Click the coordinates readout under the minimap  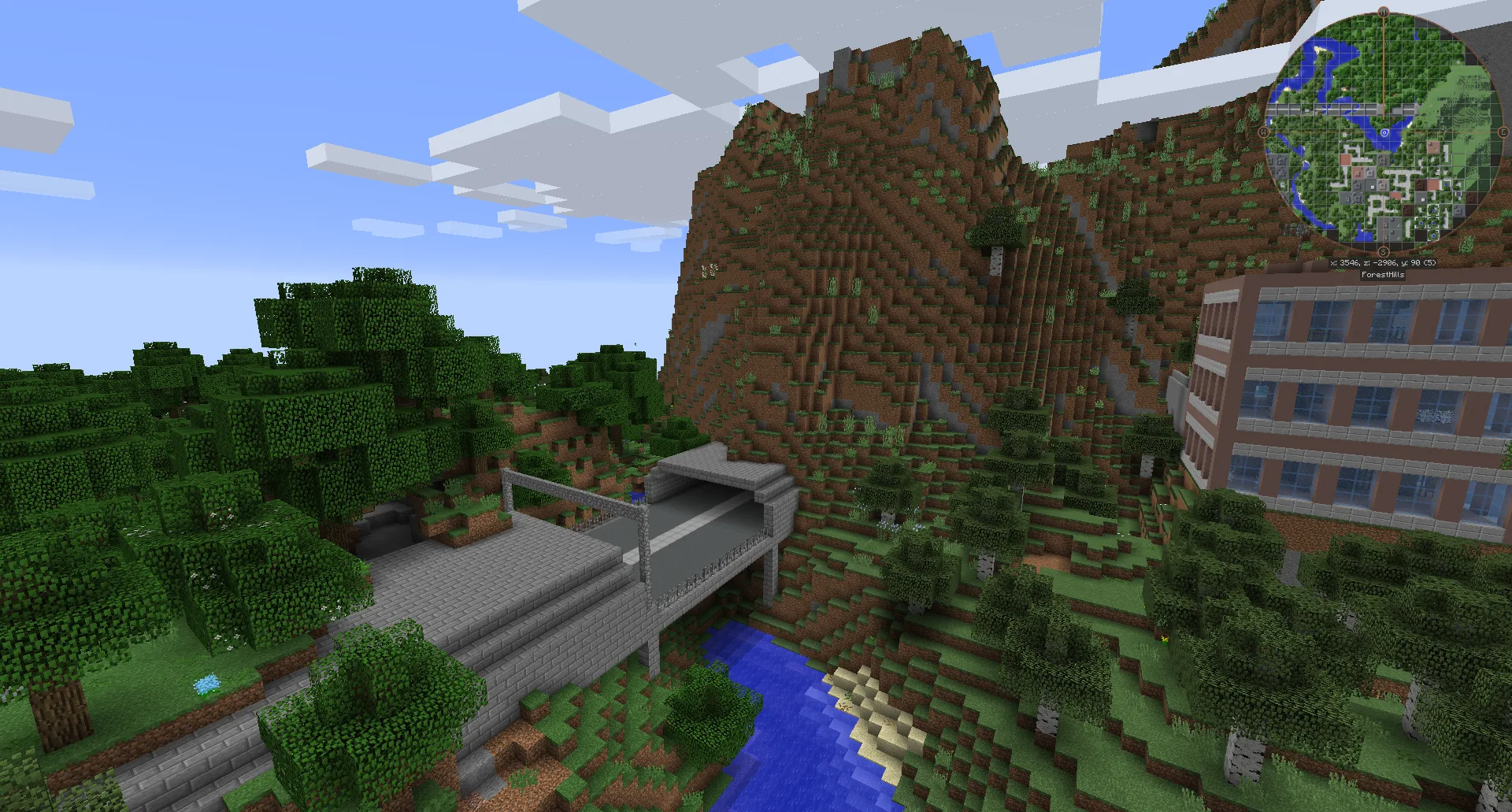point(1385,261)
